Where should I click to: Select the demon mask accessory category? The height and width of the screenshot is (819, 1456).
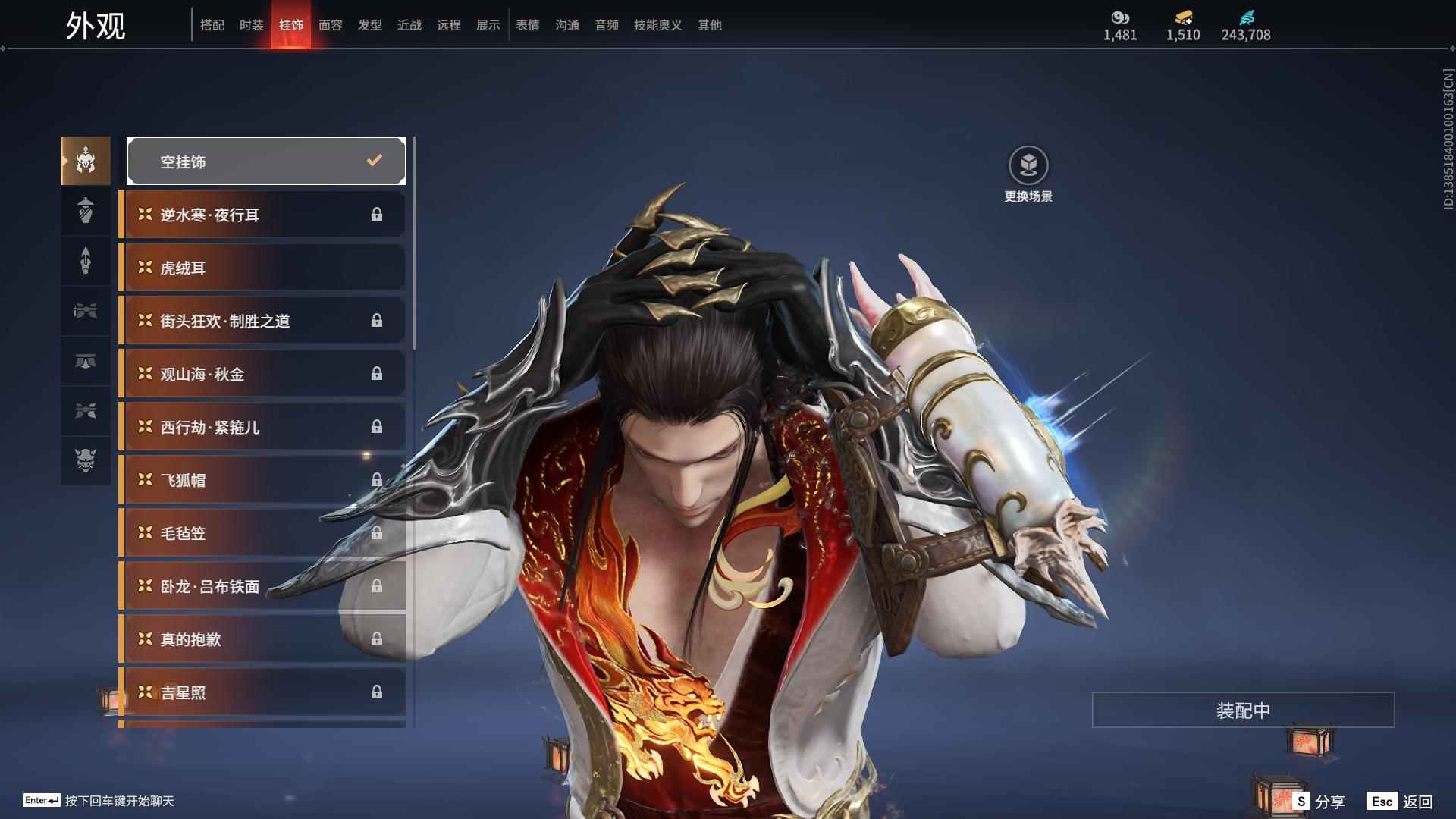86,460
